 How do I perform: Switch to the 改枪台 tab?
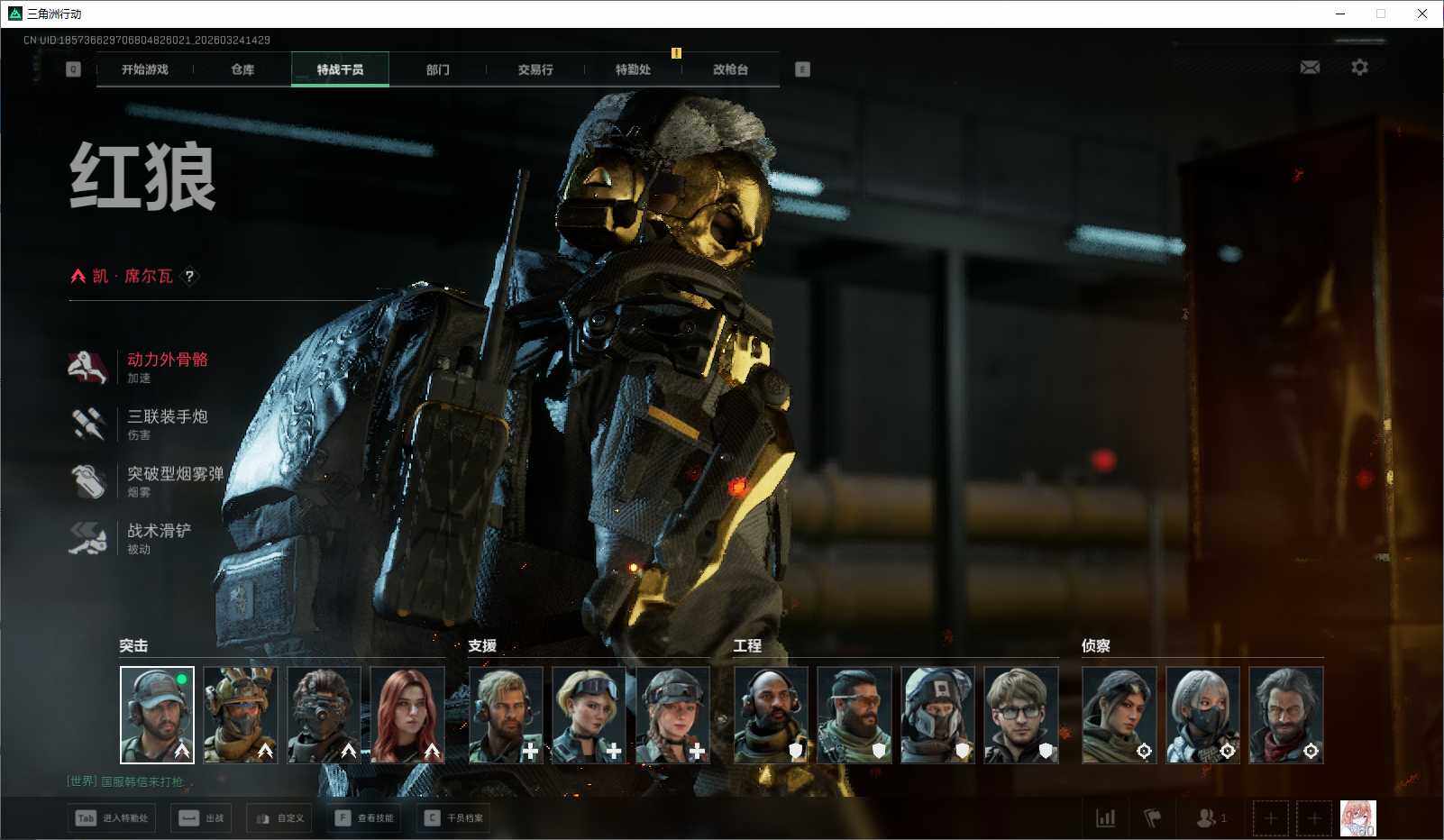coord(730,69)
